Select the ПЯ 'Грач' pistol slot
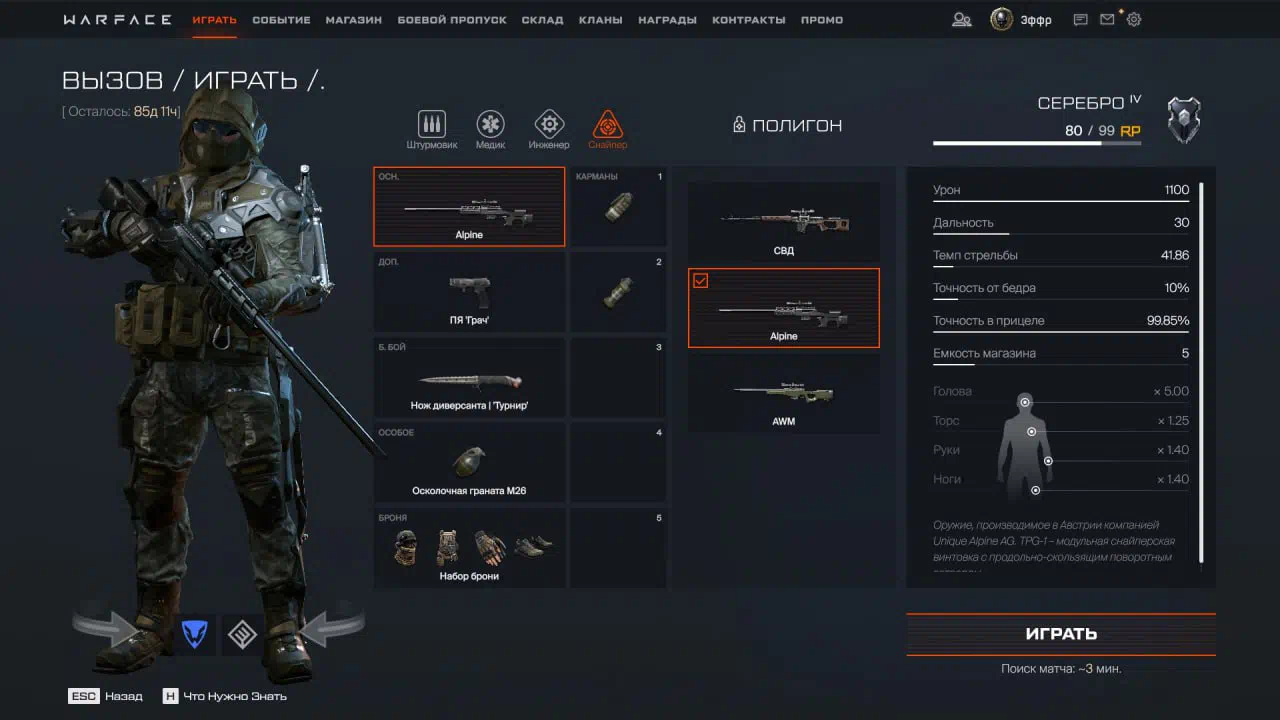Image resolution: width=1280 pixels, height=720 pixels. (469, 291)
